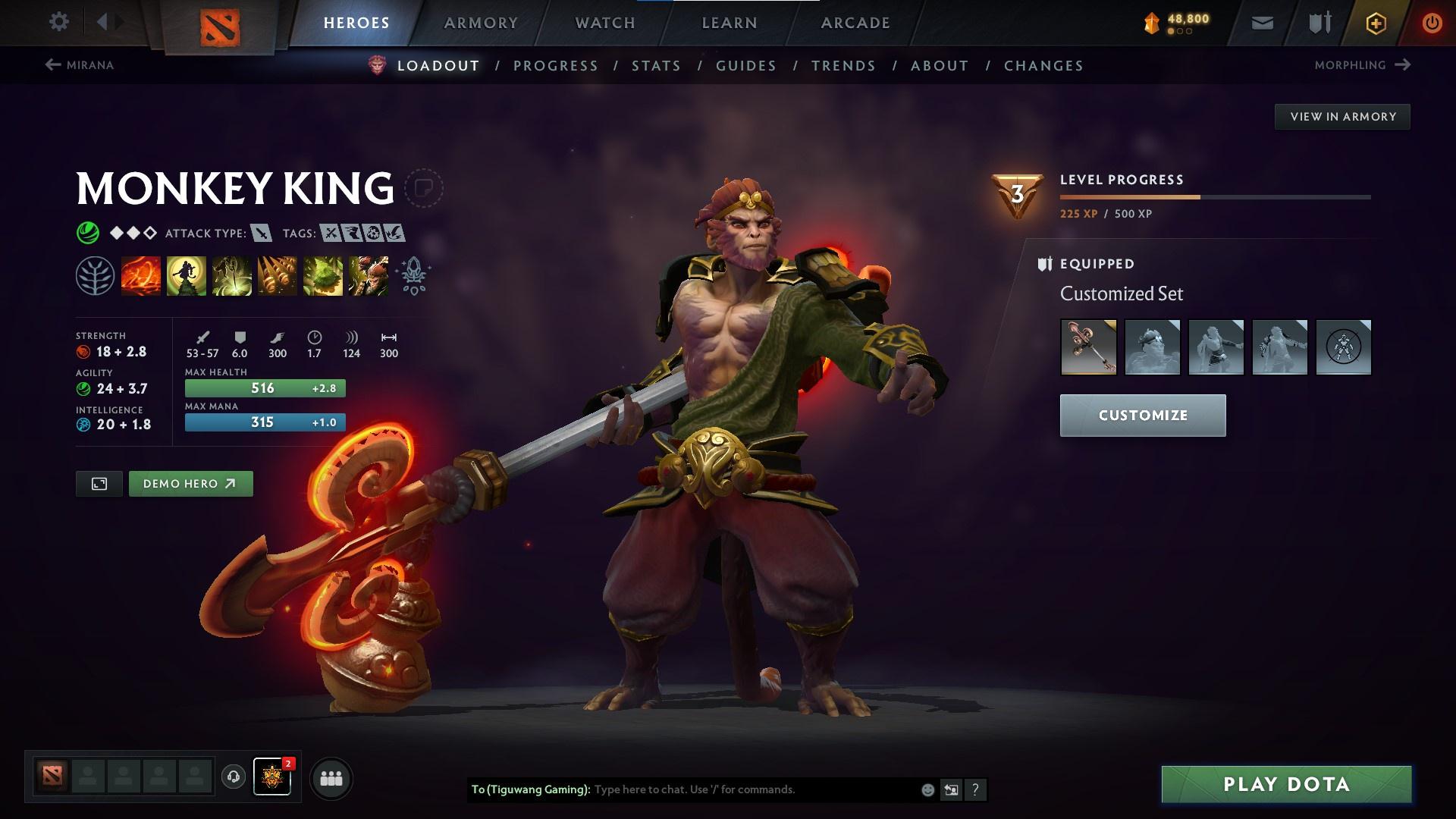1456x819 pixels.
Task: Switch to the Stats tab
Action: pyautogui.click(x=655, y=66)
